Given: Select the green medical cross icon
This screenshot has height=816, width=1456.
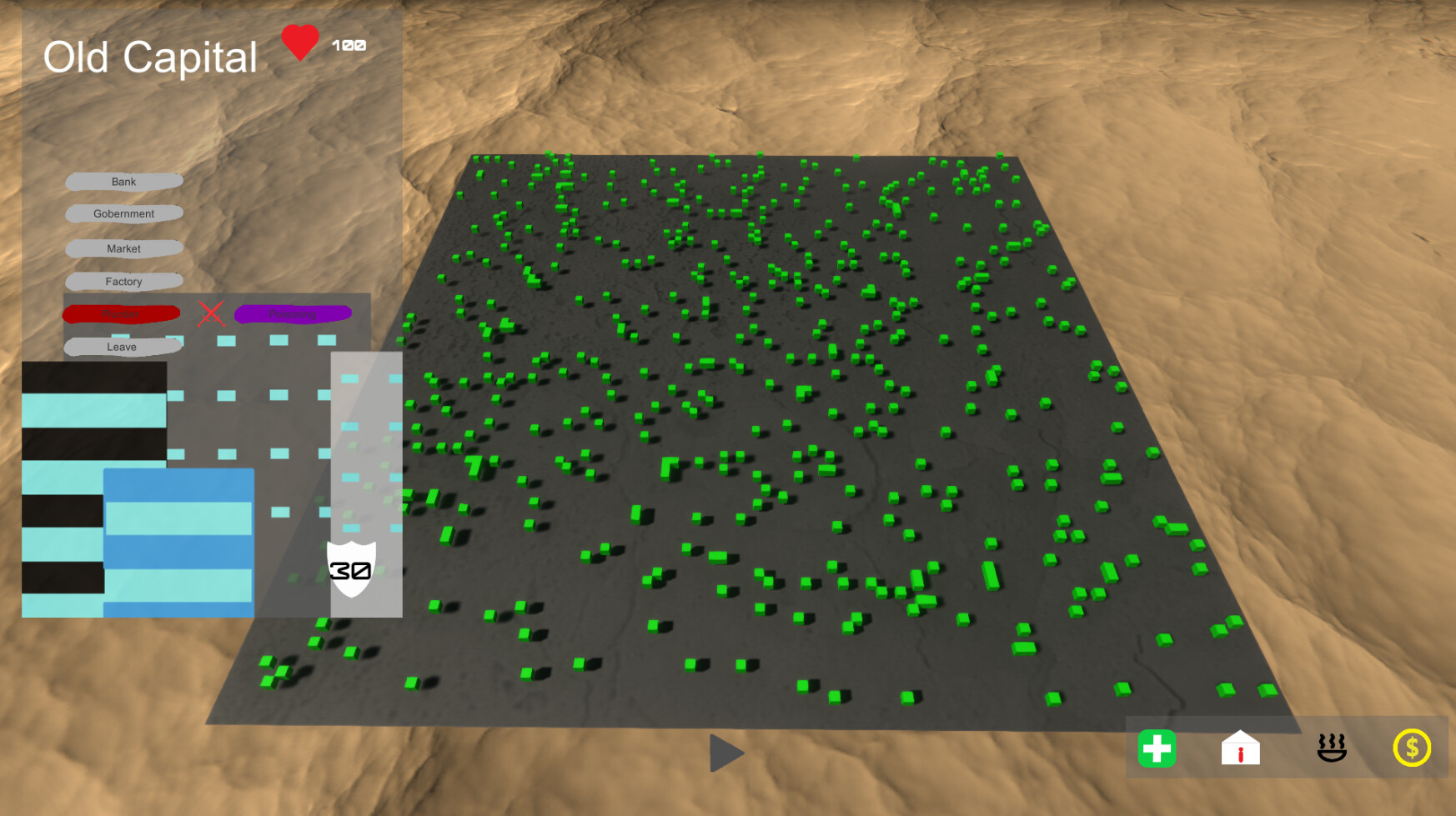Looking at the screenshot, I should click(x=1158, y=749).
